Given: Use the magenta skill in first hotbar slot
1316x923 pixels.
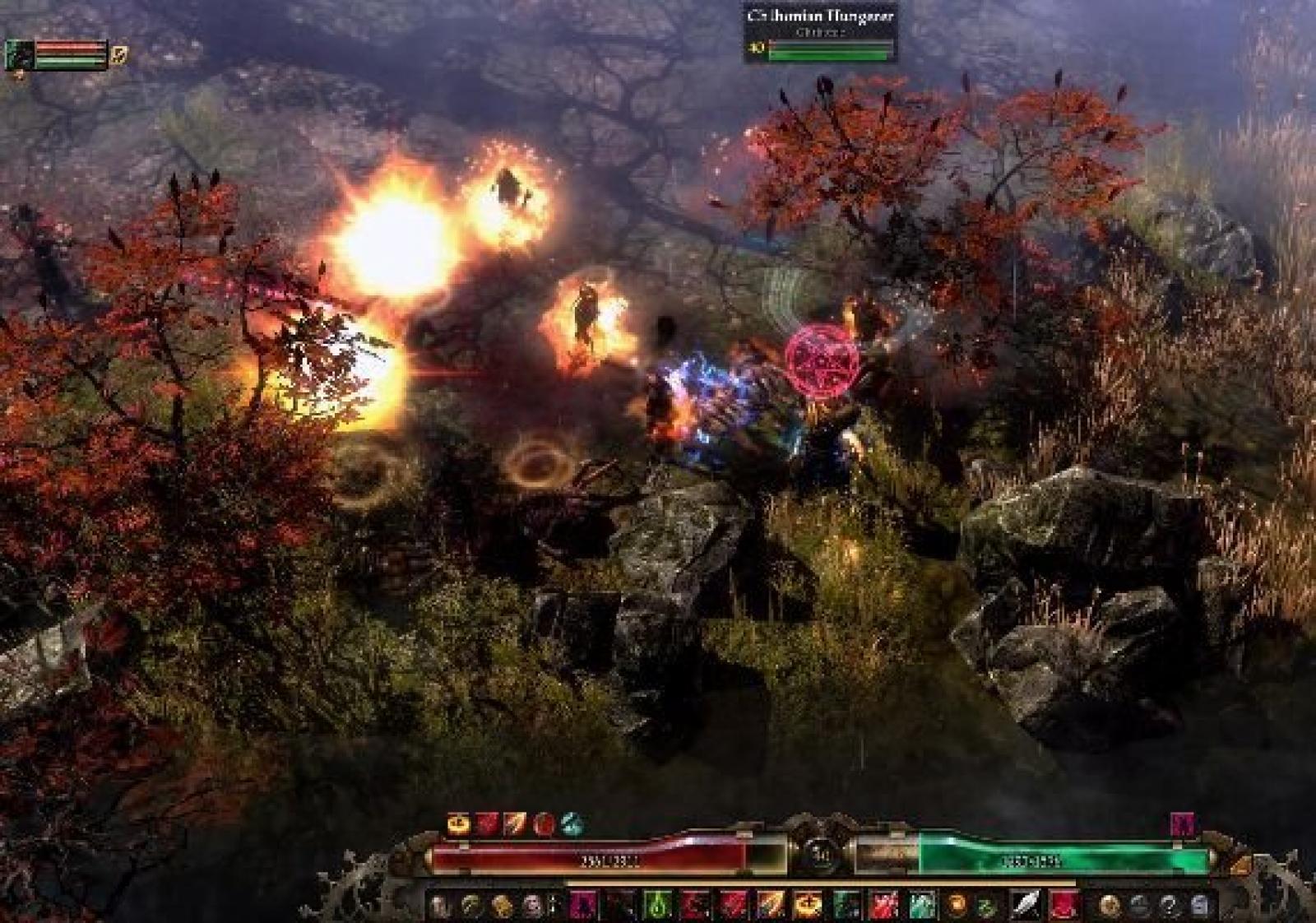Looking at the screenshot, I should 583,905.
